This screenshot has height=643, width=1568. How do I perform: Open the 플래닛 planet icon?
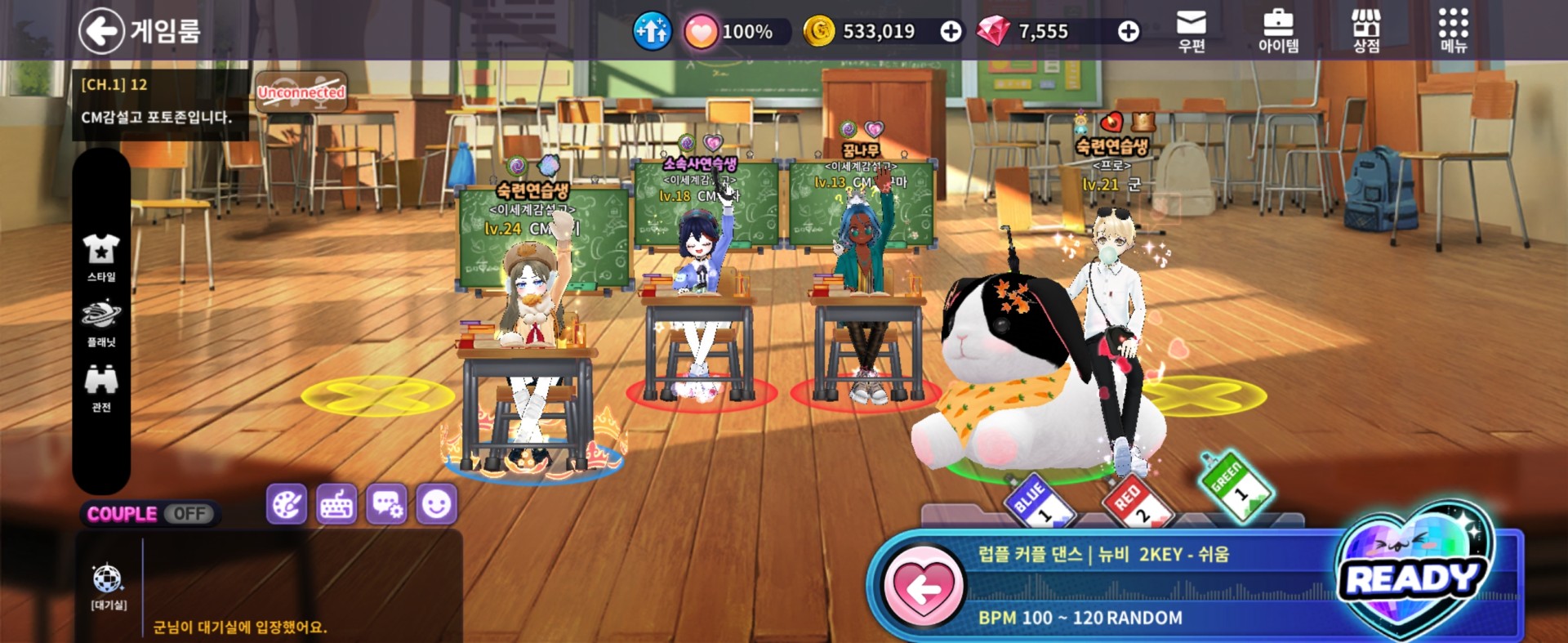[101, 323]
